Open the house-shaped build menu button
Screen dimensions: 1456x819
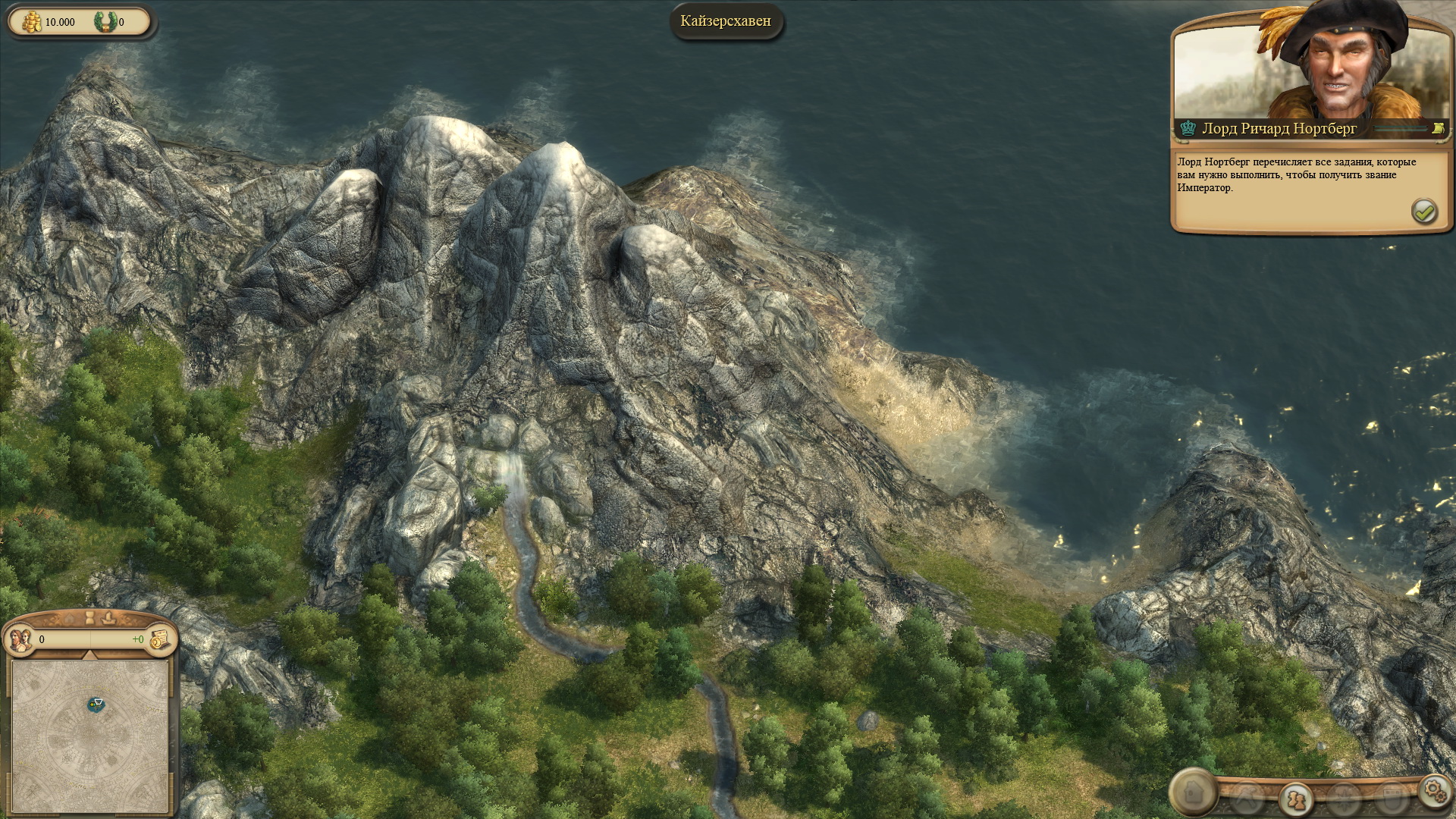coord(1193,792)
